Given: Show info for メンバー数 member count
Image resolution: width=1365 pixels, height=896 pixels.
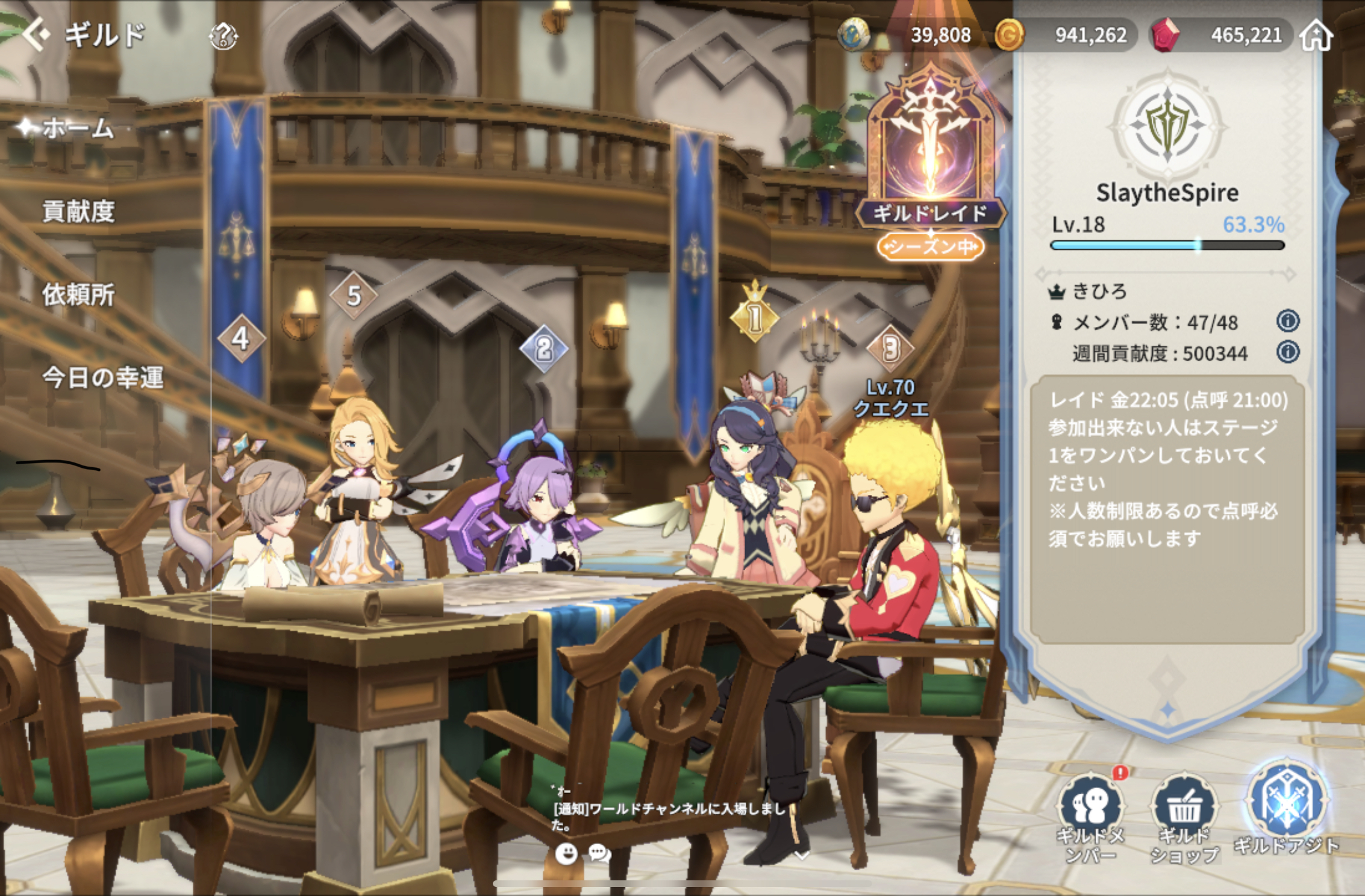Looking at the screenshot, I should pos(1287,321).
